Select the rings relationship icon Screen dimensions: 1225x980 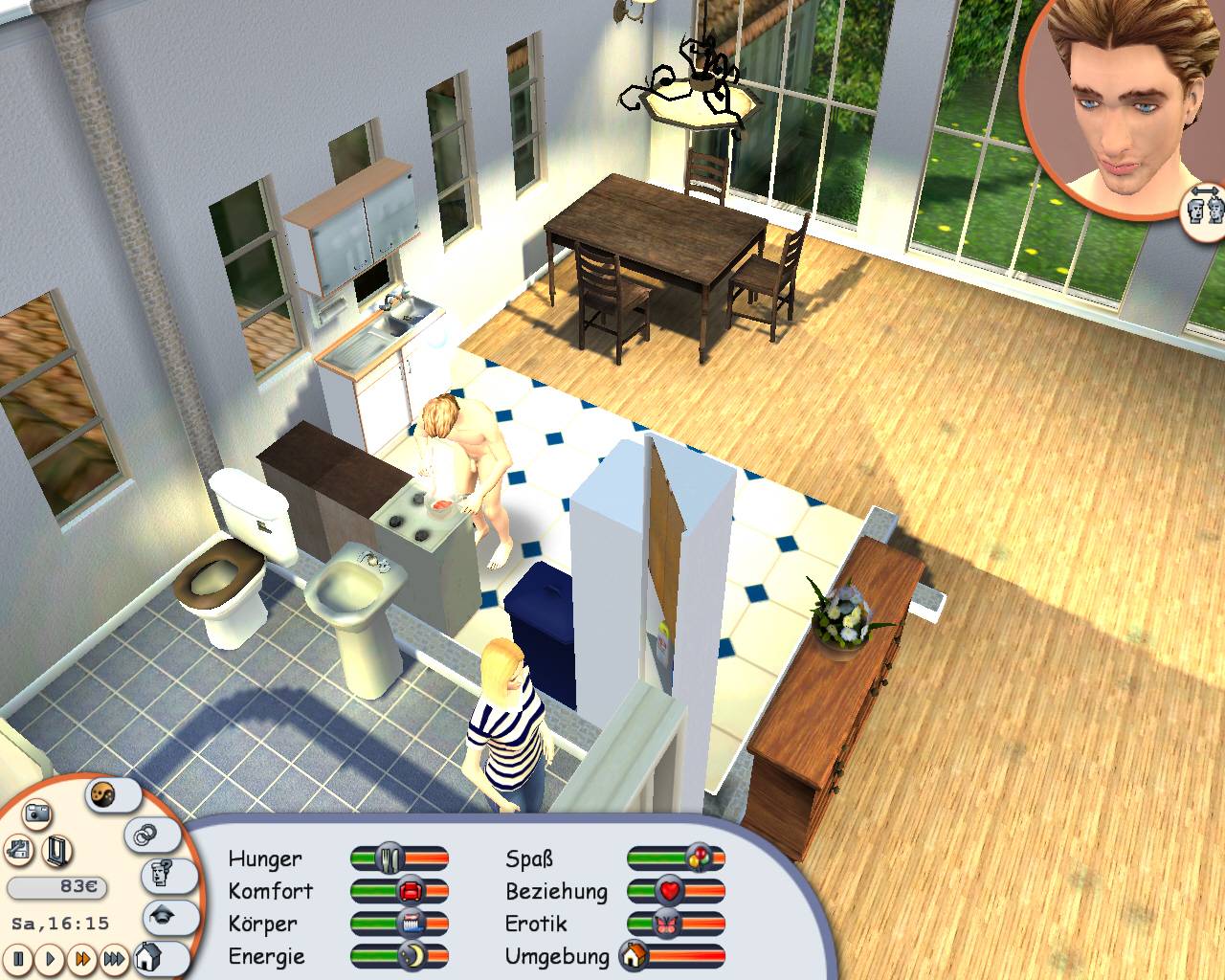click(145, 835)
